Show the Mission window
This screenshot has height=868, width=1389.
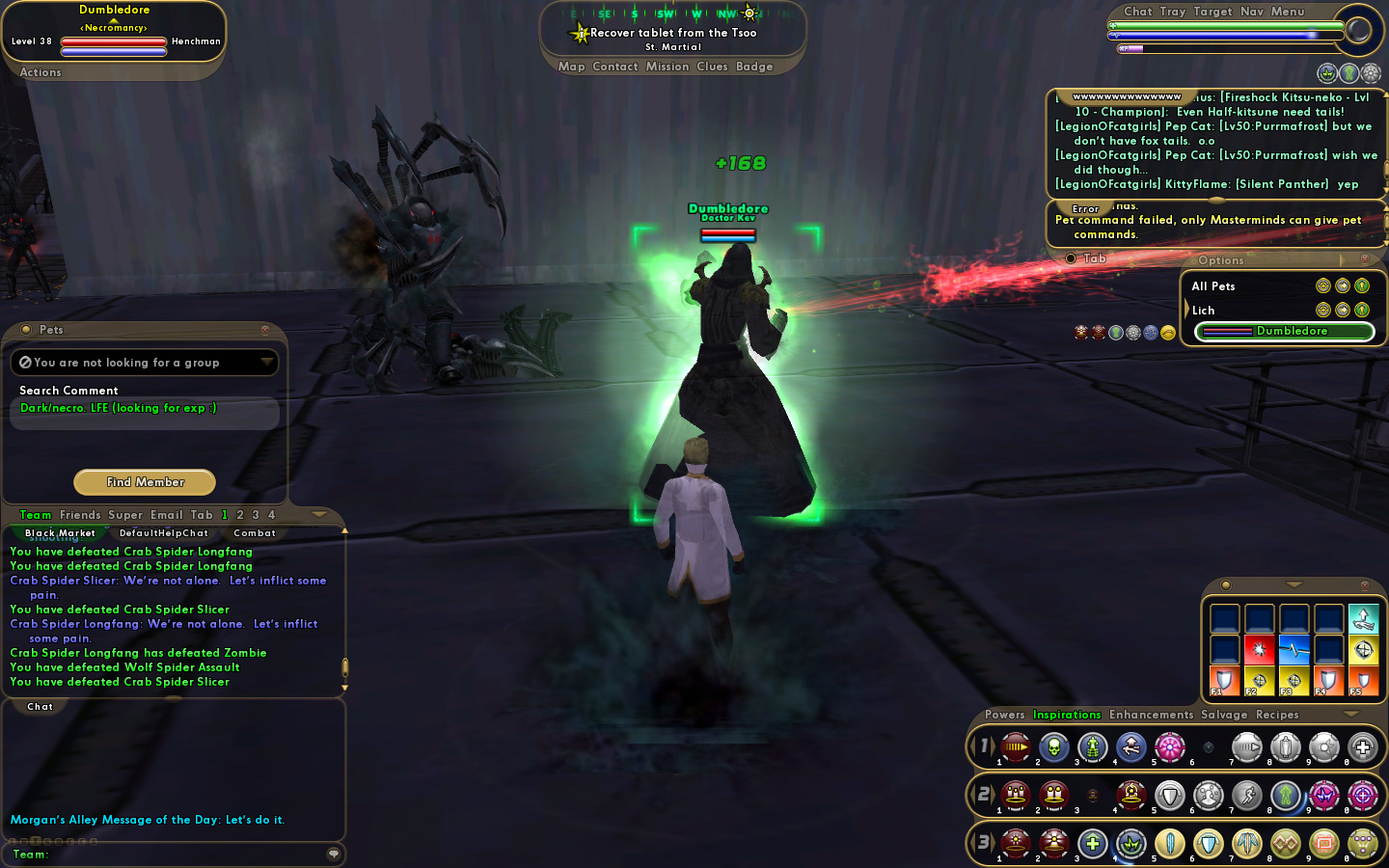pyautogui.click(x=667, y=67)
